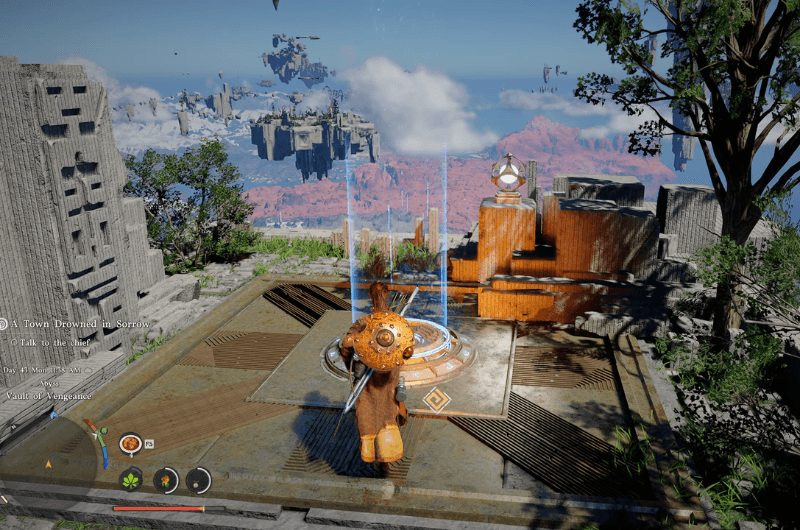
Task: Open the "A Town Drowned in Sorrow" quest tracker
Action: coord(80,324)
